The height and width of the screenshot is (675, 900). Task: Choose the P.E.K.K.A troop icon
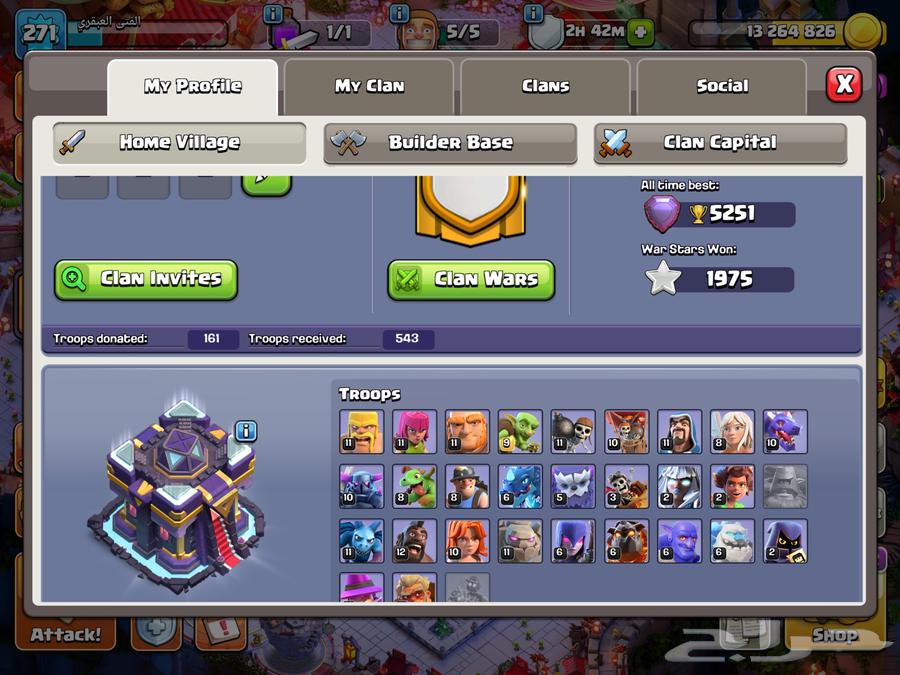click(361, 486)
